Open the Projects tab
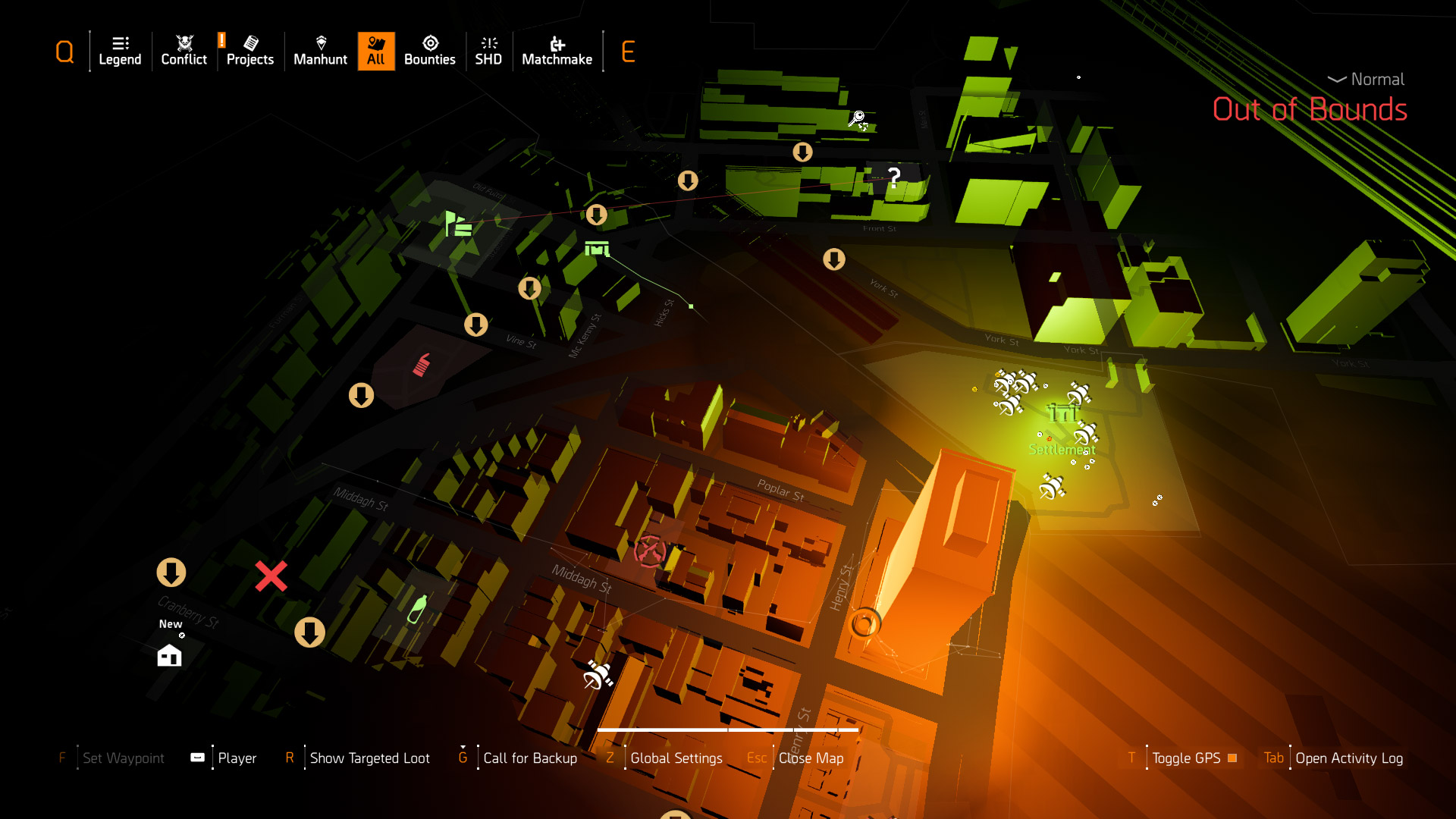Screen dimensions: 1456x819 click(x=249, y=51)
